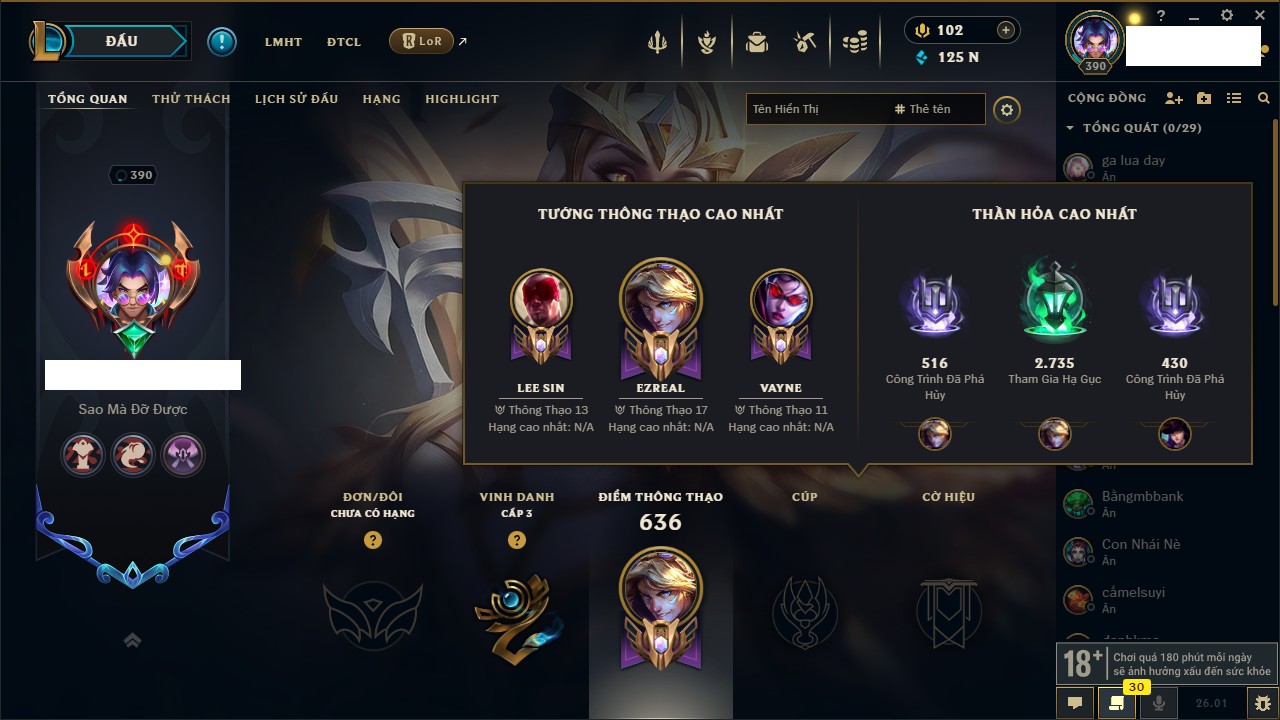Open the chat bubble button
The height and width of the screenshot is (720, 1280).
(x=1075, y=703)
